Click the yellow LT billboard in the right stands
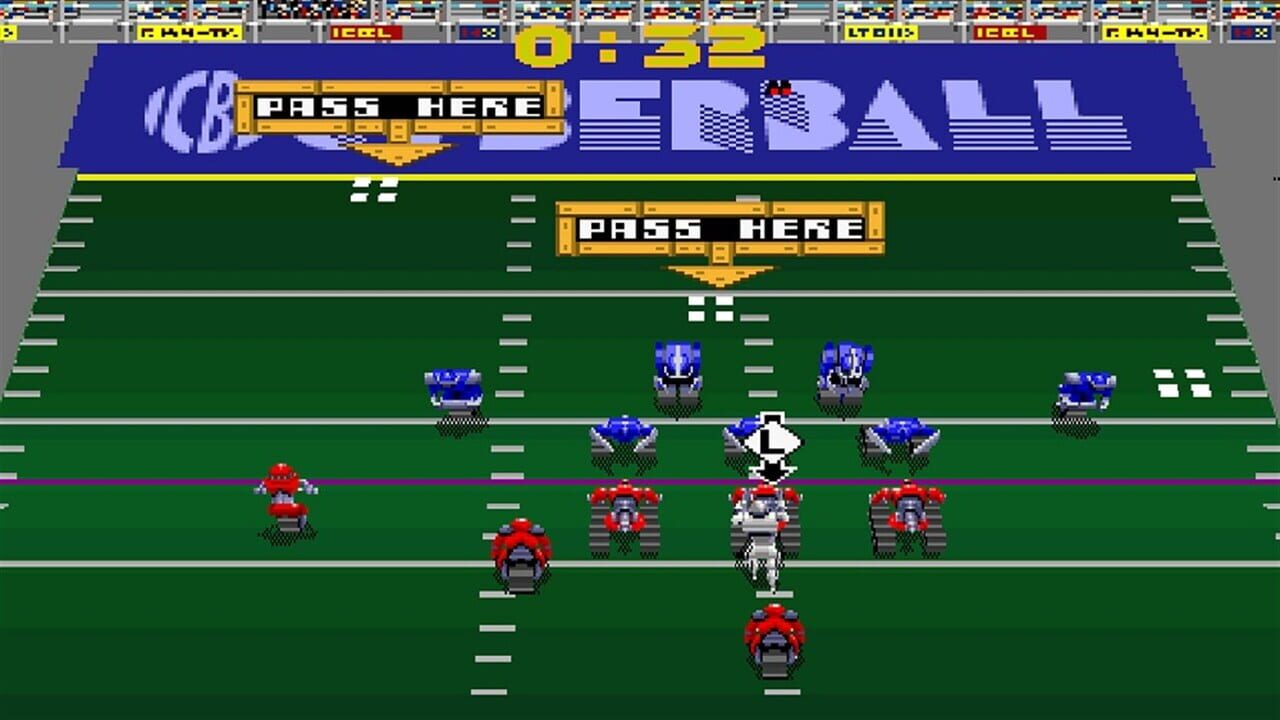The image size is (1280, 720). (x=881, y=32)
